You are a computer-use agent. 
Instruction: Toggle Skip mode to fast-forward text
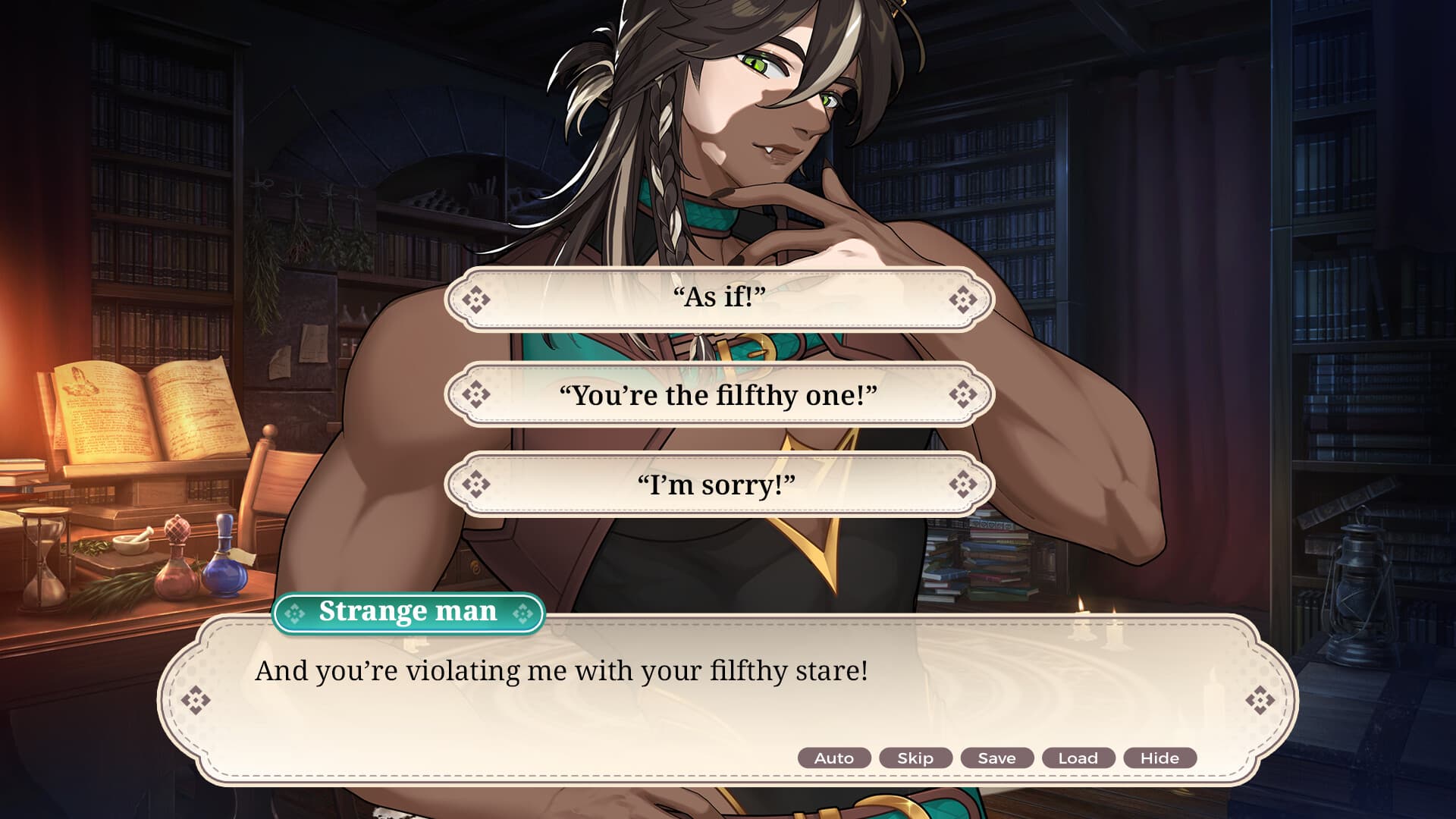pos(915,758)
